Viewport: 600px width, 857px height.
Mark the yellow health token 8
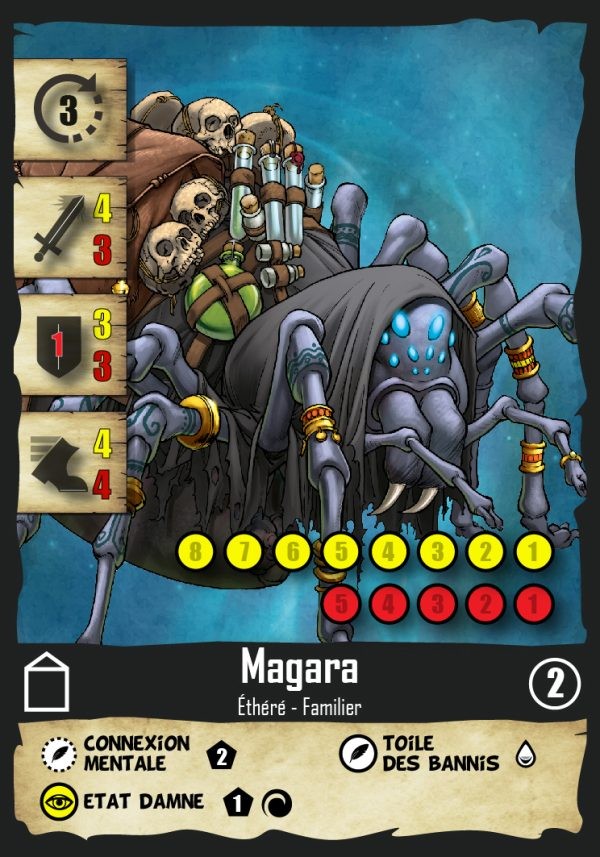point(195,553)
